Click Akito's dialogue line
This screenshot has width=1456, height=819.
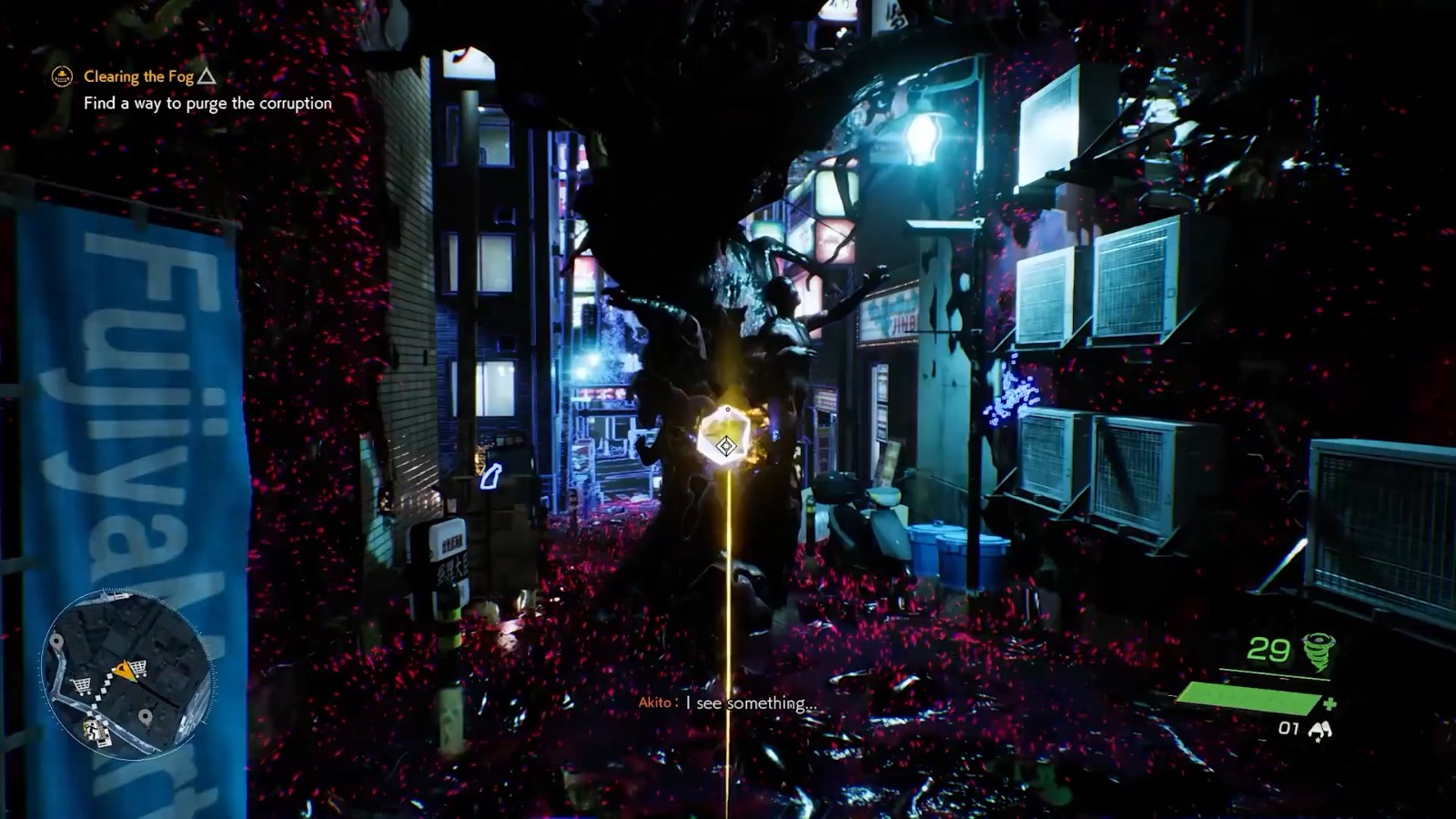[728, 702]
